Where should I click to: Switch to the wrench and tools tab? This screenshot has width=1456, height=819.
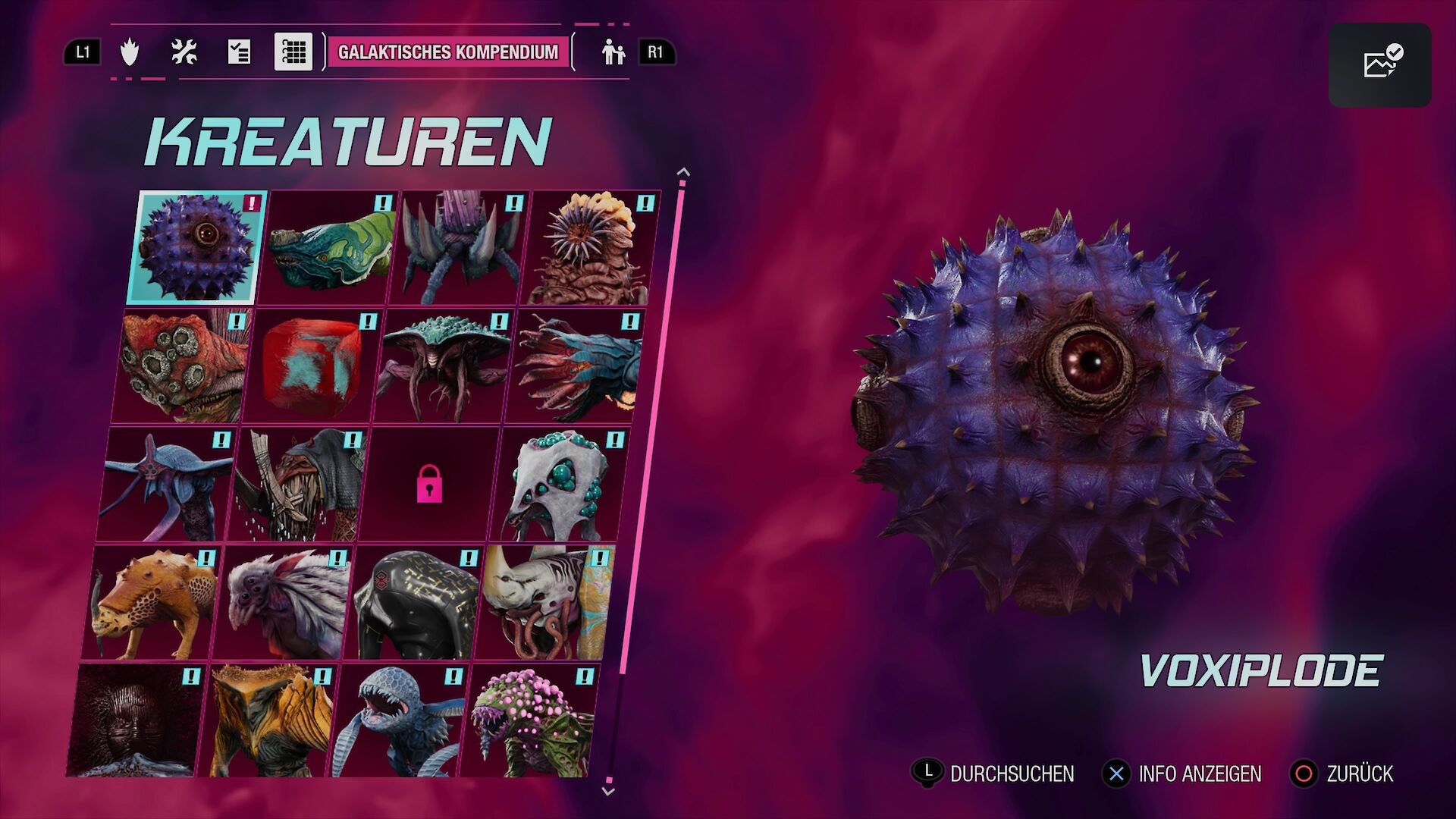(184, 52)
